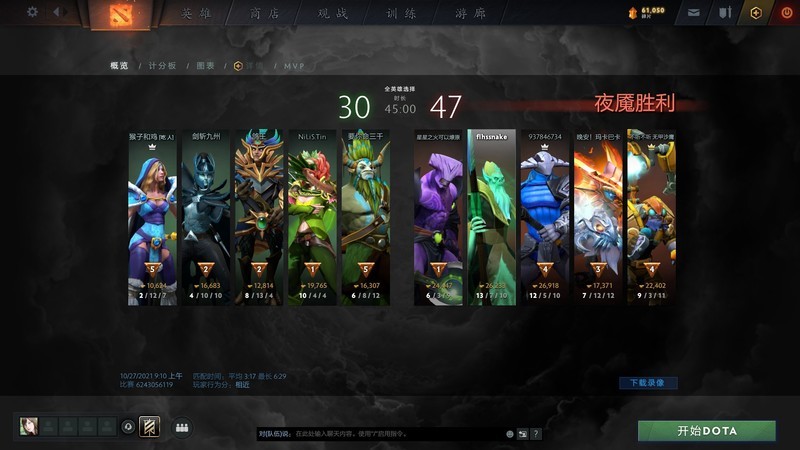Switch to the 概览 (Overview) tab
The width and height of the screenshot is (800, 450).
coord(119,65)
